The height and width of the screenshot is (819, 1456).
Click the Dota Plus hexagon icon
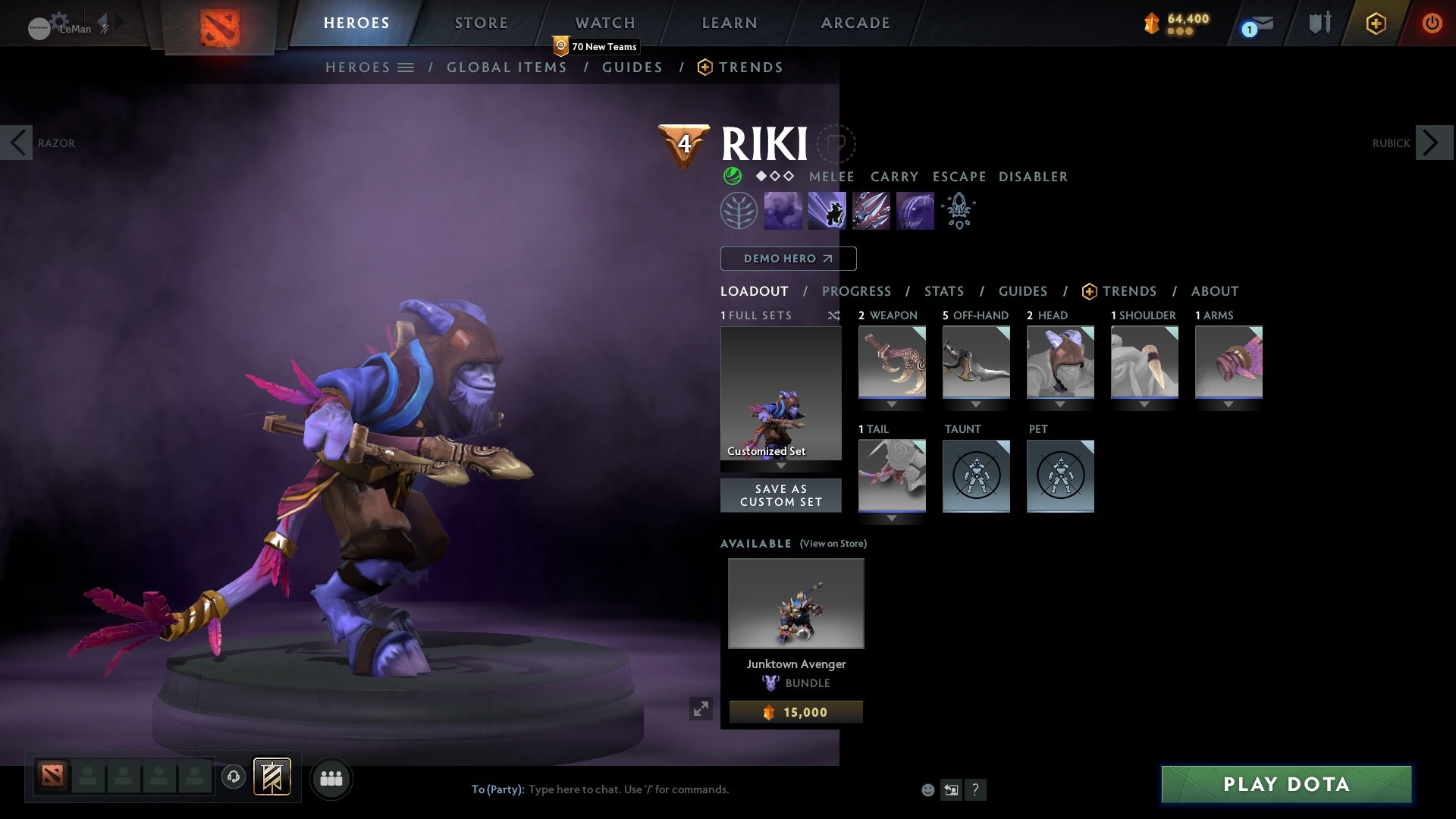(x=1376, y=23)
